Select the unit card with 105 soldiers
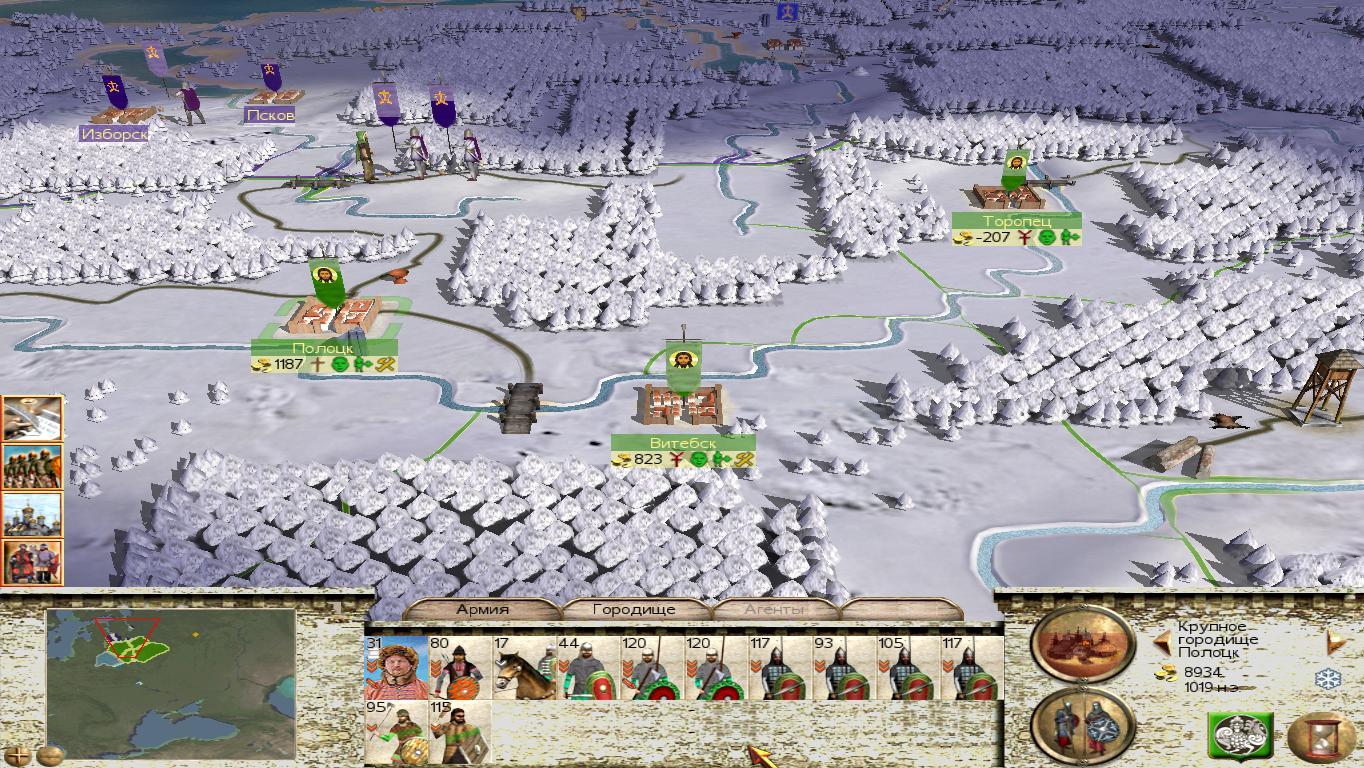Screen dimensions: 1364x768 click(908, 668)
